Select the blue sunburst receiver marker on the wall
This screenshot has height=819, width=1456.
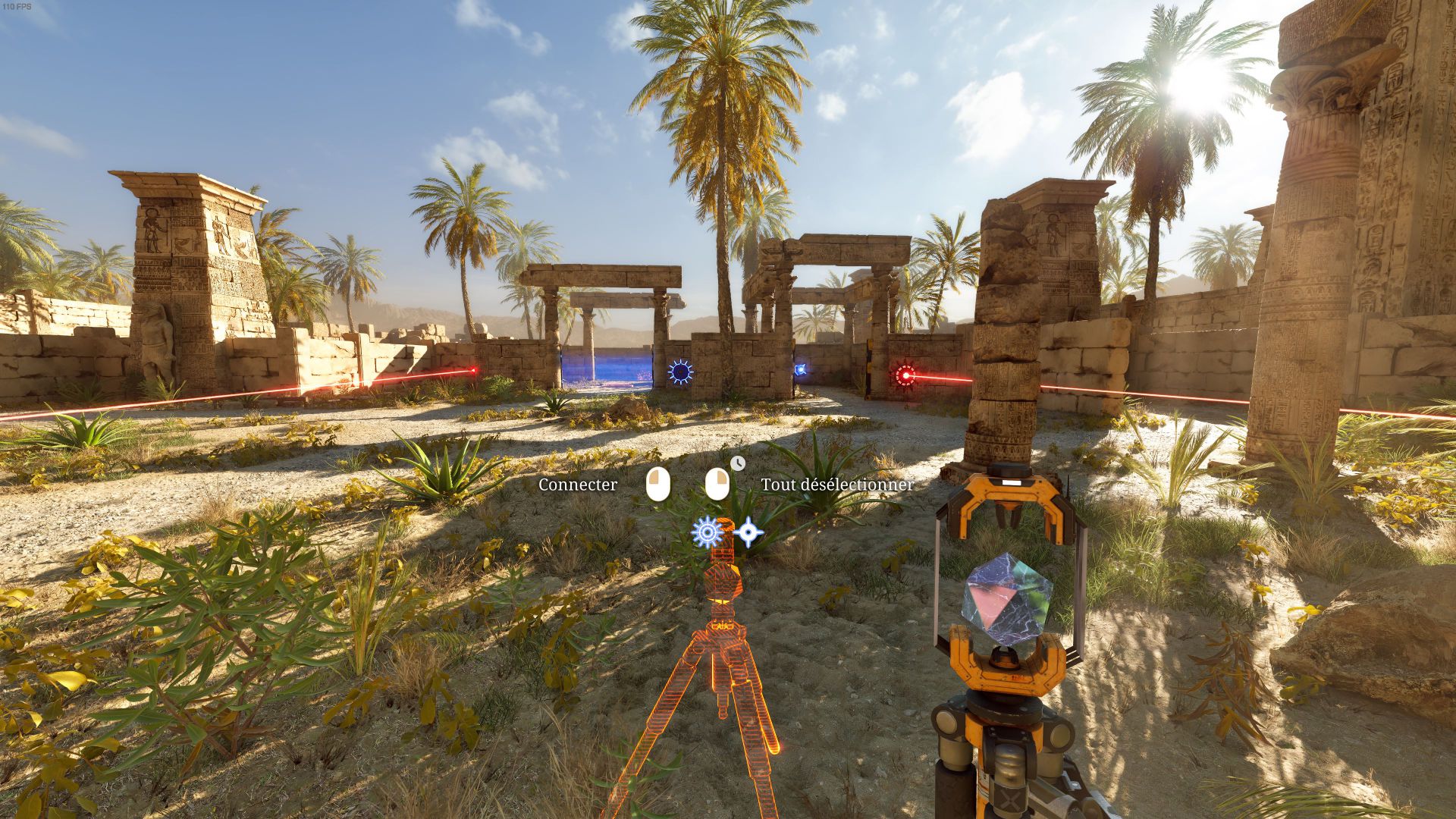pyautogui.click(x=680, y=372)
